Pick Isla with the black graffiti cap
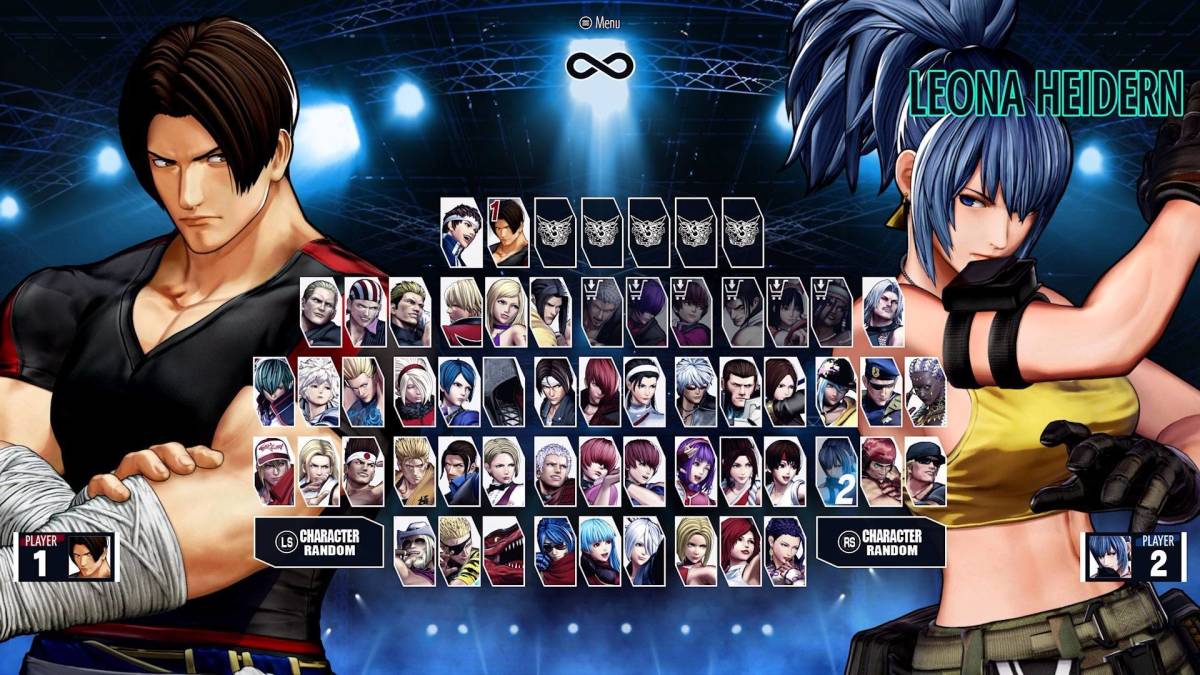 (x=835, y=392)
